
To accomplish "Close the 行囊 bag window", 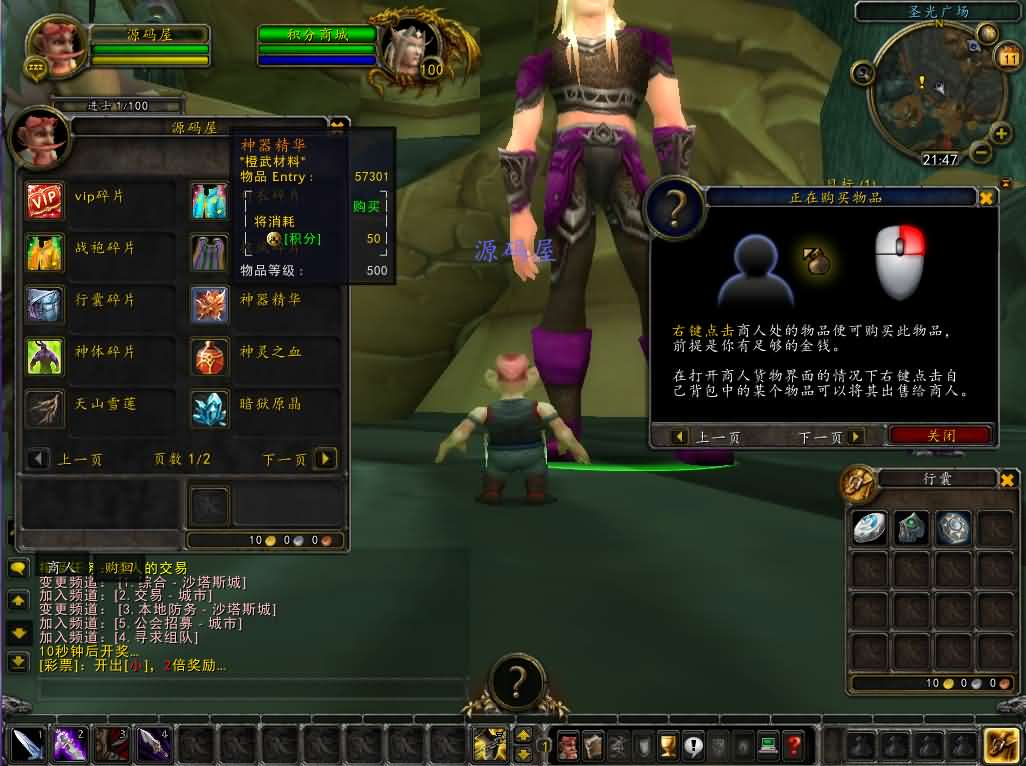I will (1007, 480).
